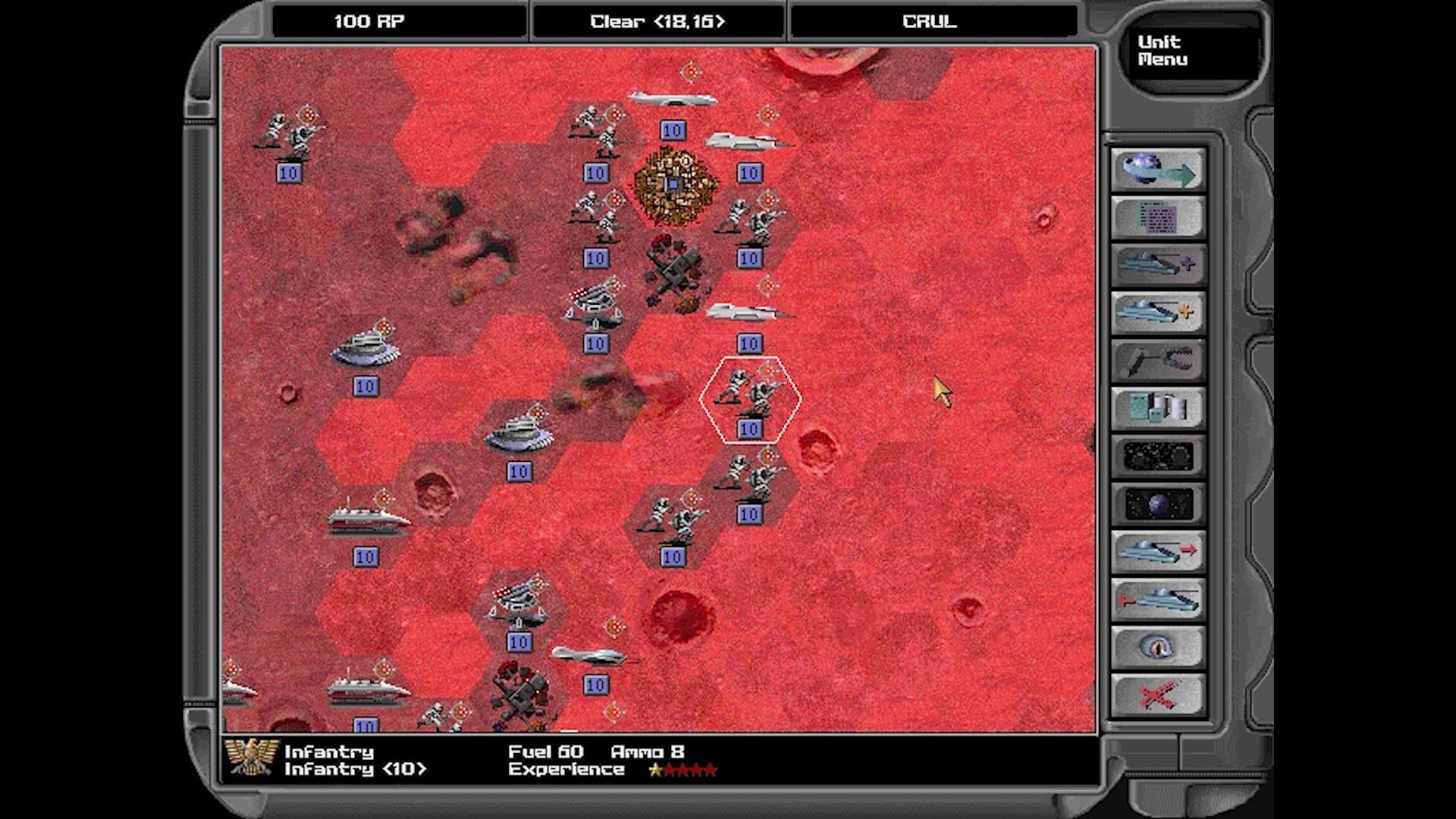Image resolution: width=1456 pixels, height=819 pixels.
Task: Jump to previous unit with left-arrow ship icon
Action: pyautogui.click(x=1156, y=599)
